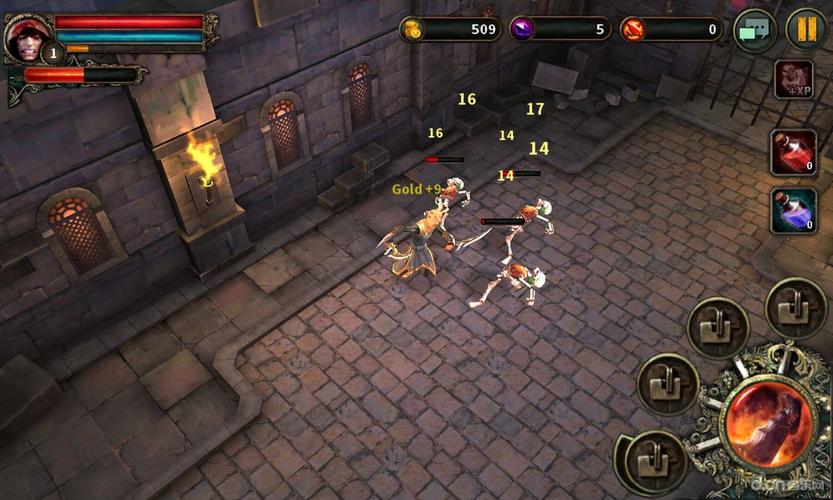The image size is (833, 500).
Task: Activate the +XP boost icon
Action: (794, 80)
